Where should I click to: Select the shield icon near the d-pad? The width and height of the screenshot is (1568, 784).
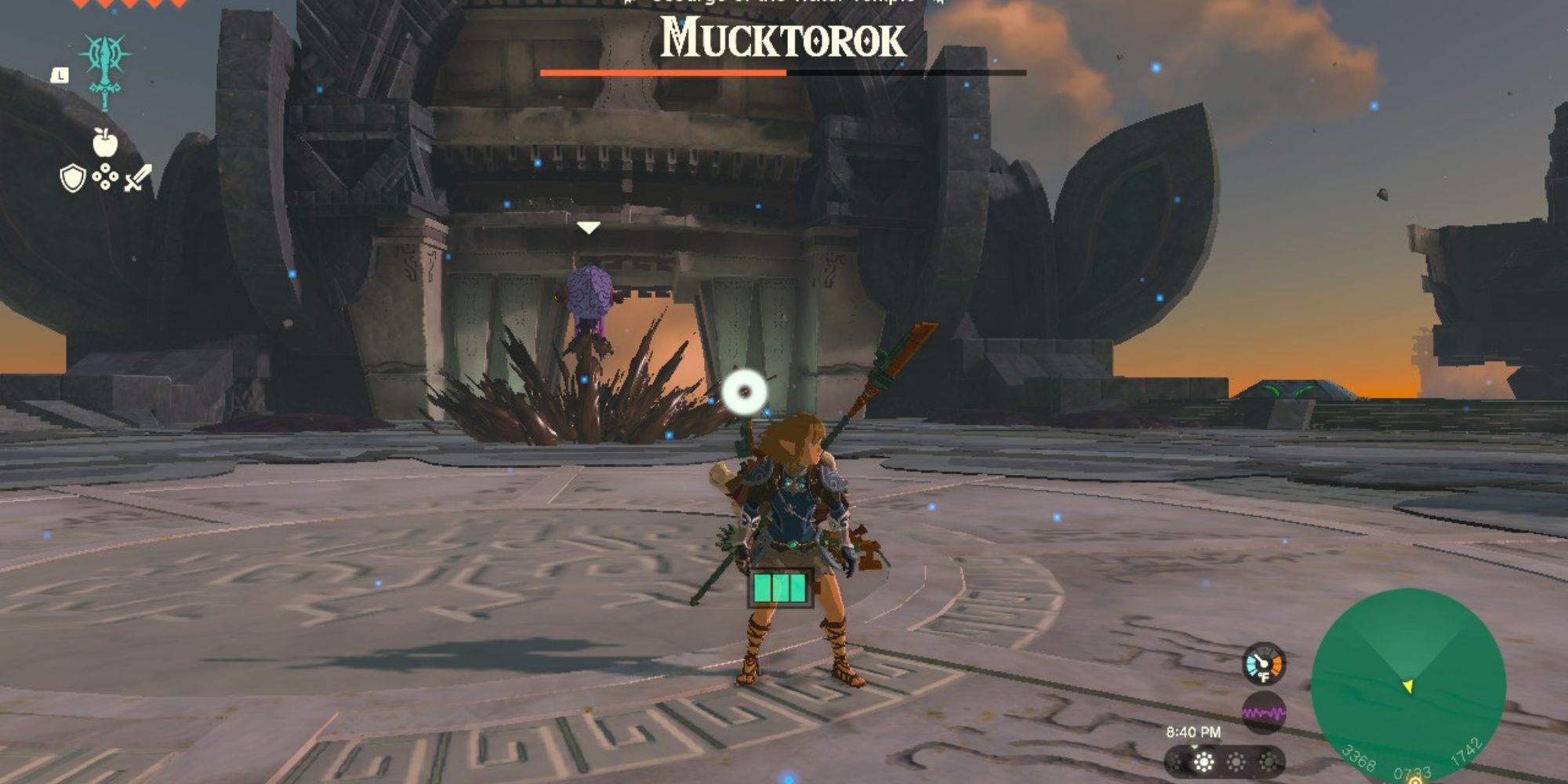click(72, 178)
